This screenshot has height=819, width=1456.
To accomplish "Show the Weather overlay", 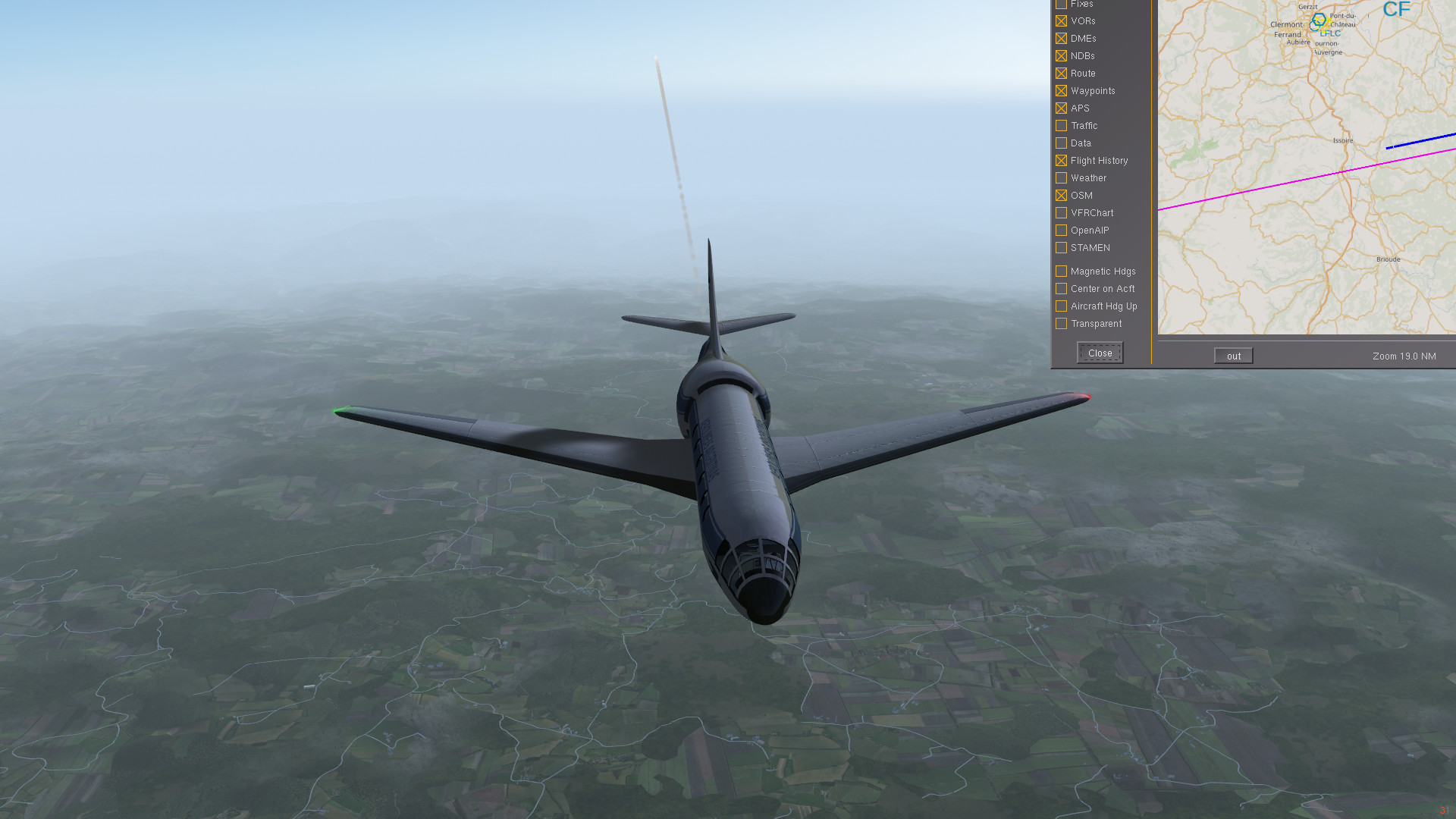I will (1061, 177).
